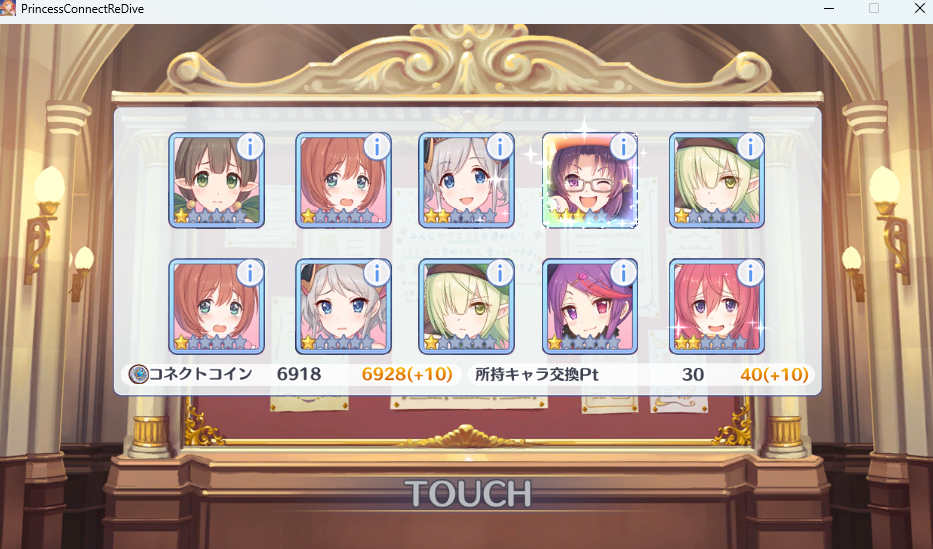Screen dimensions: 933x549
Task: Close the PrincessConnectReDive window
Action: click(919, 8)
